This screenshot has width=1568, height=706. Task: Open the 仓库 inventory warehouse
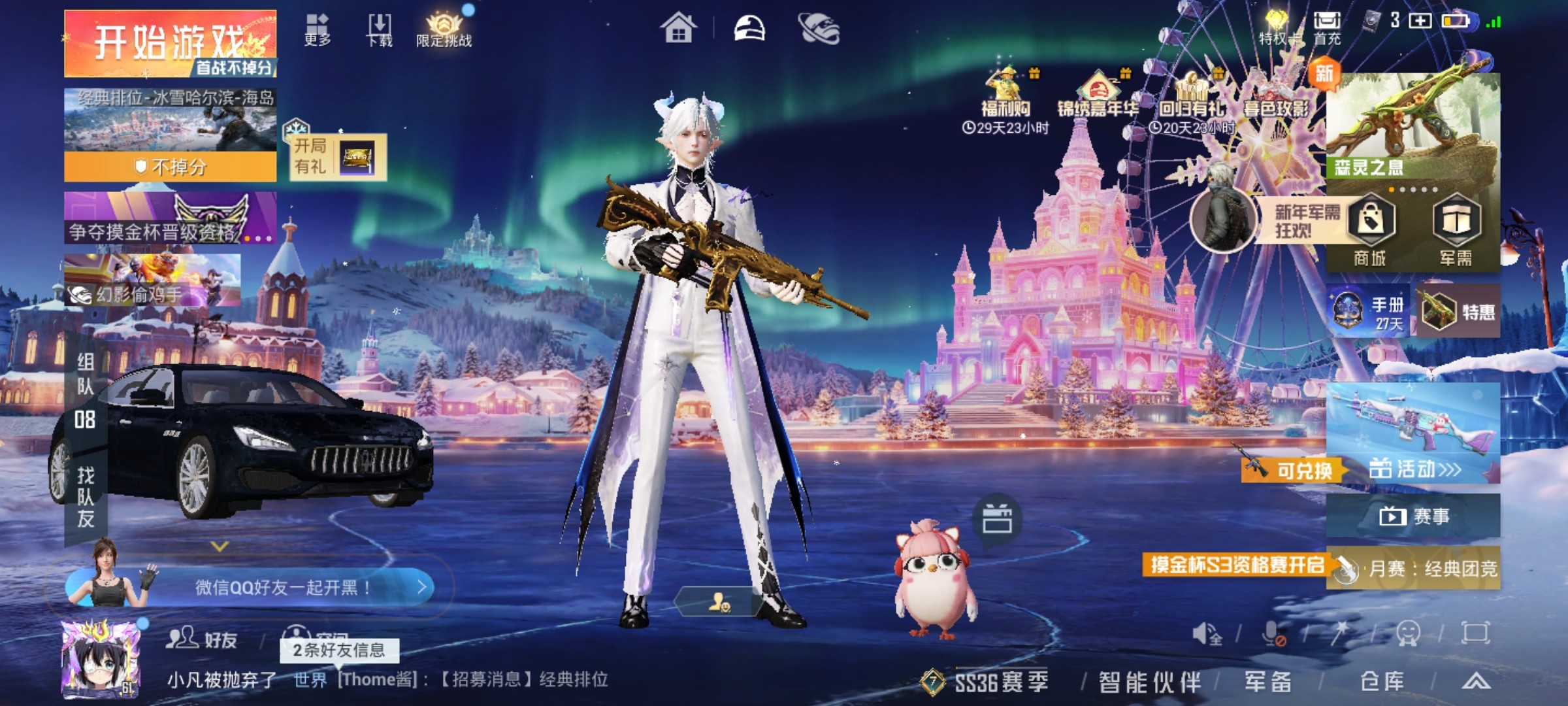[1382, 682]
